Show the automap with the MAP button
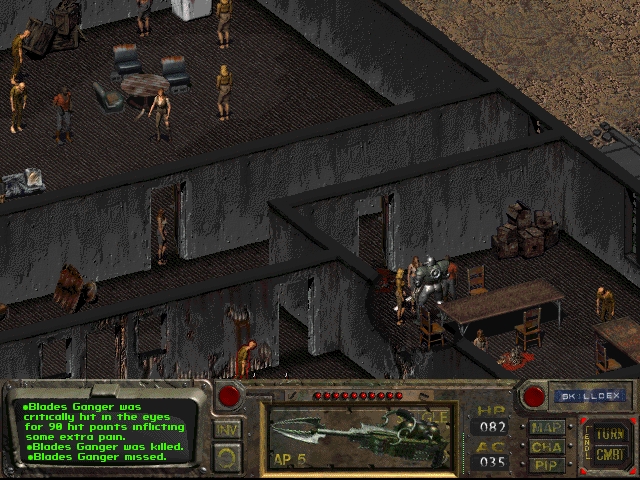The image size is (640, 480). (x=547, y=427)
